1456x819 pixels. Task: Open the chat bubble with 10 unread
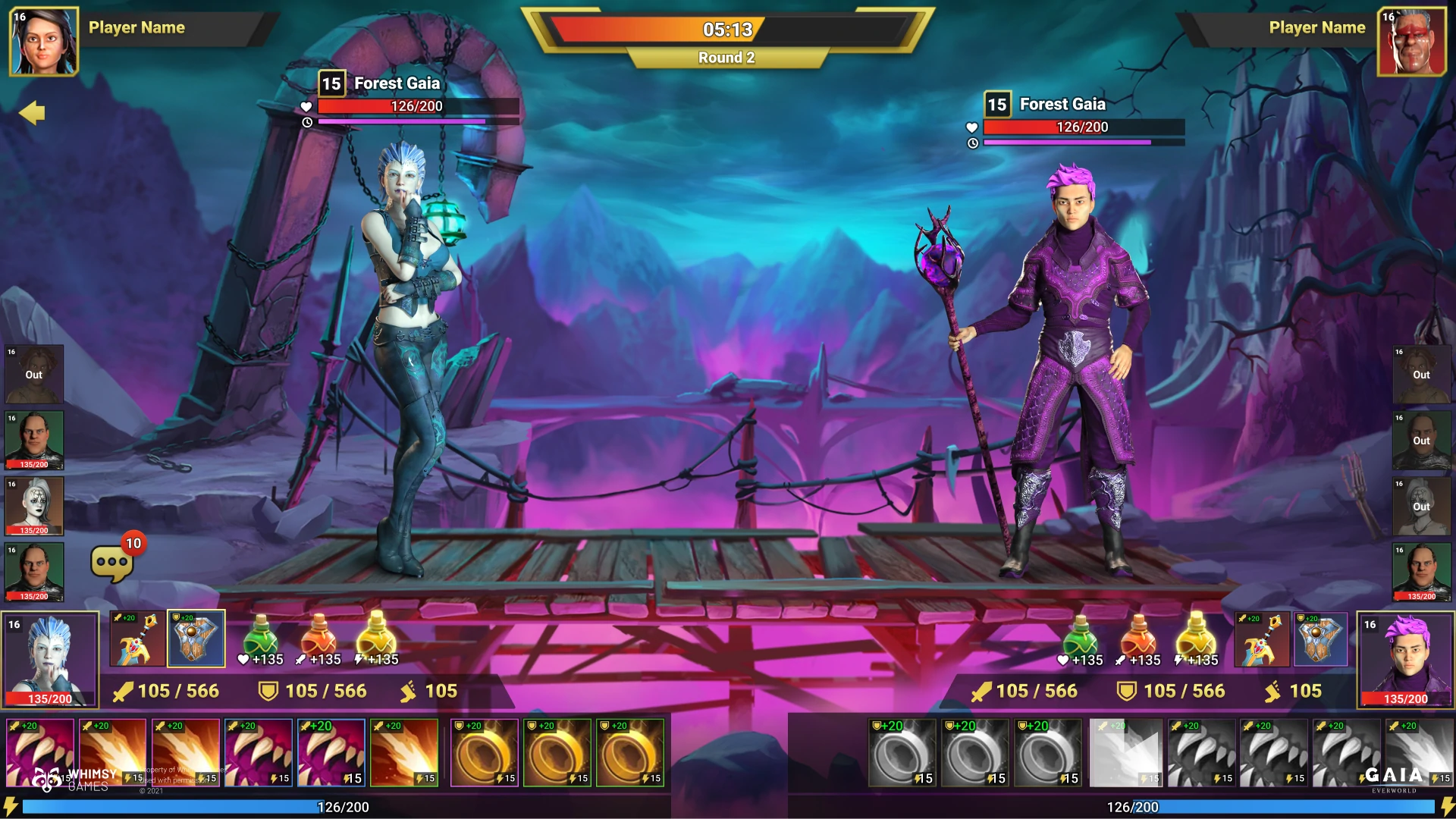click(x=112, y=563)
